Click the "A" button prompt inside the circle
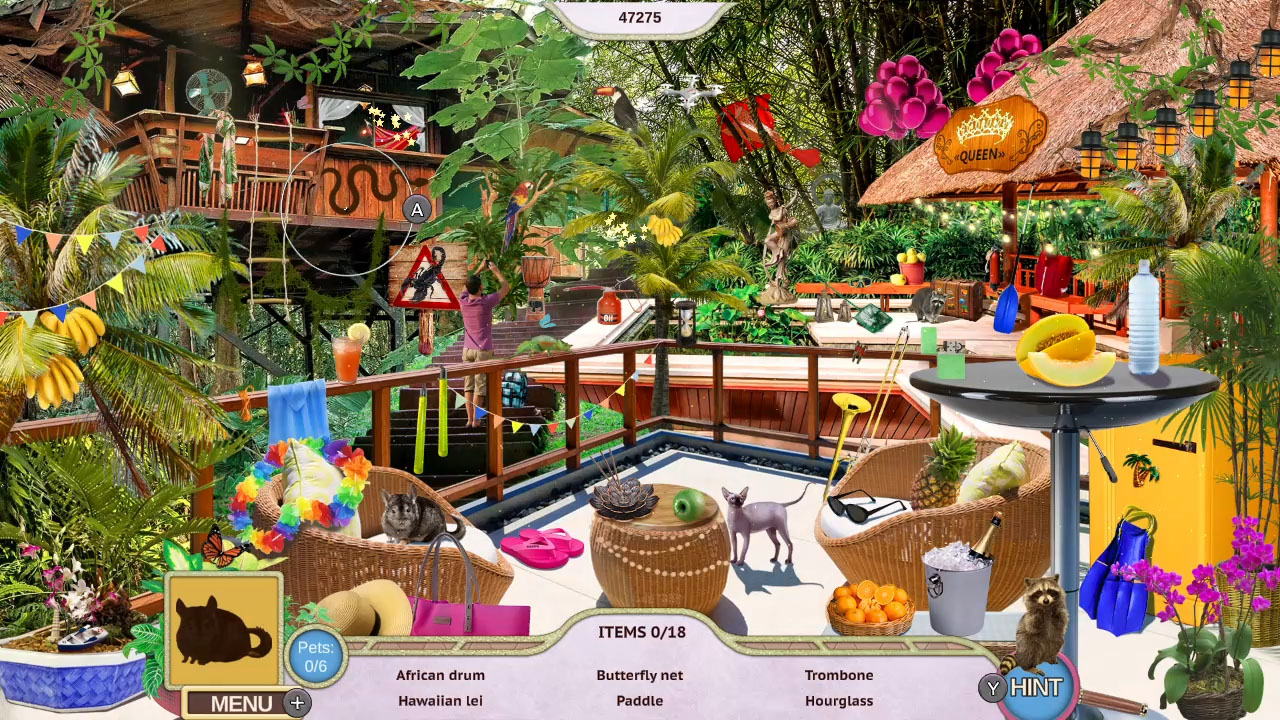 coord(416,210)
